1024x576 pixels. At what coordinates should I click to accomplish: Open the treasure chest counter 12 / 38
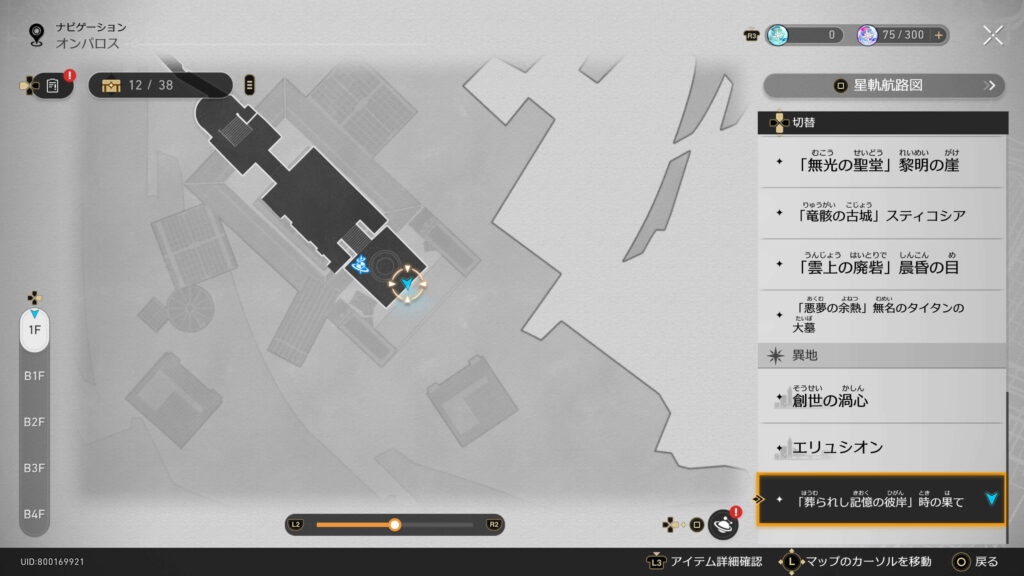(160, 85)
